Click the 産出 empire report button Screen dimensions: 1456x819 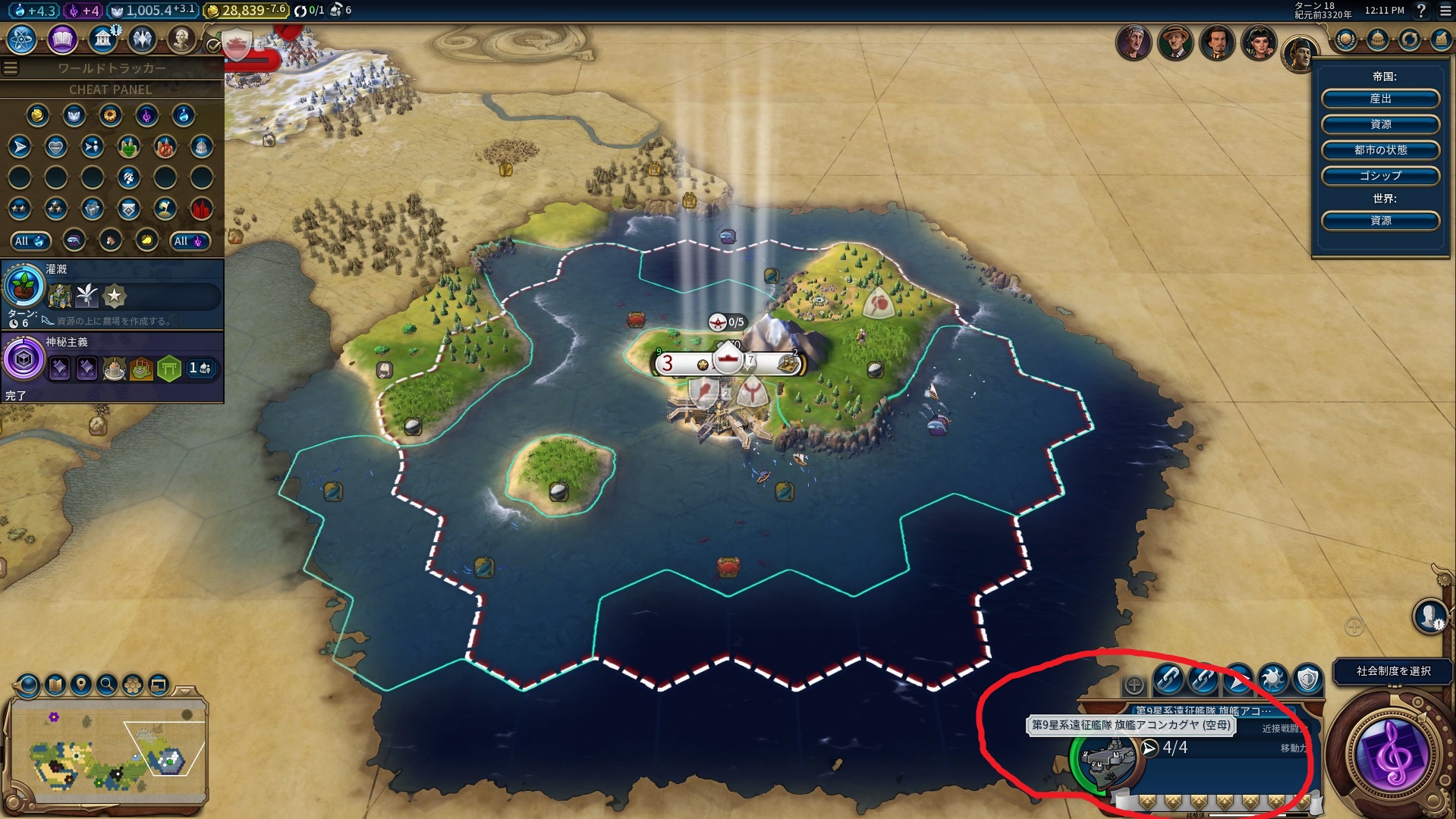[1380, 99]
